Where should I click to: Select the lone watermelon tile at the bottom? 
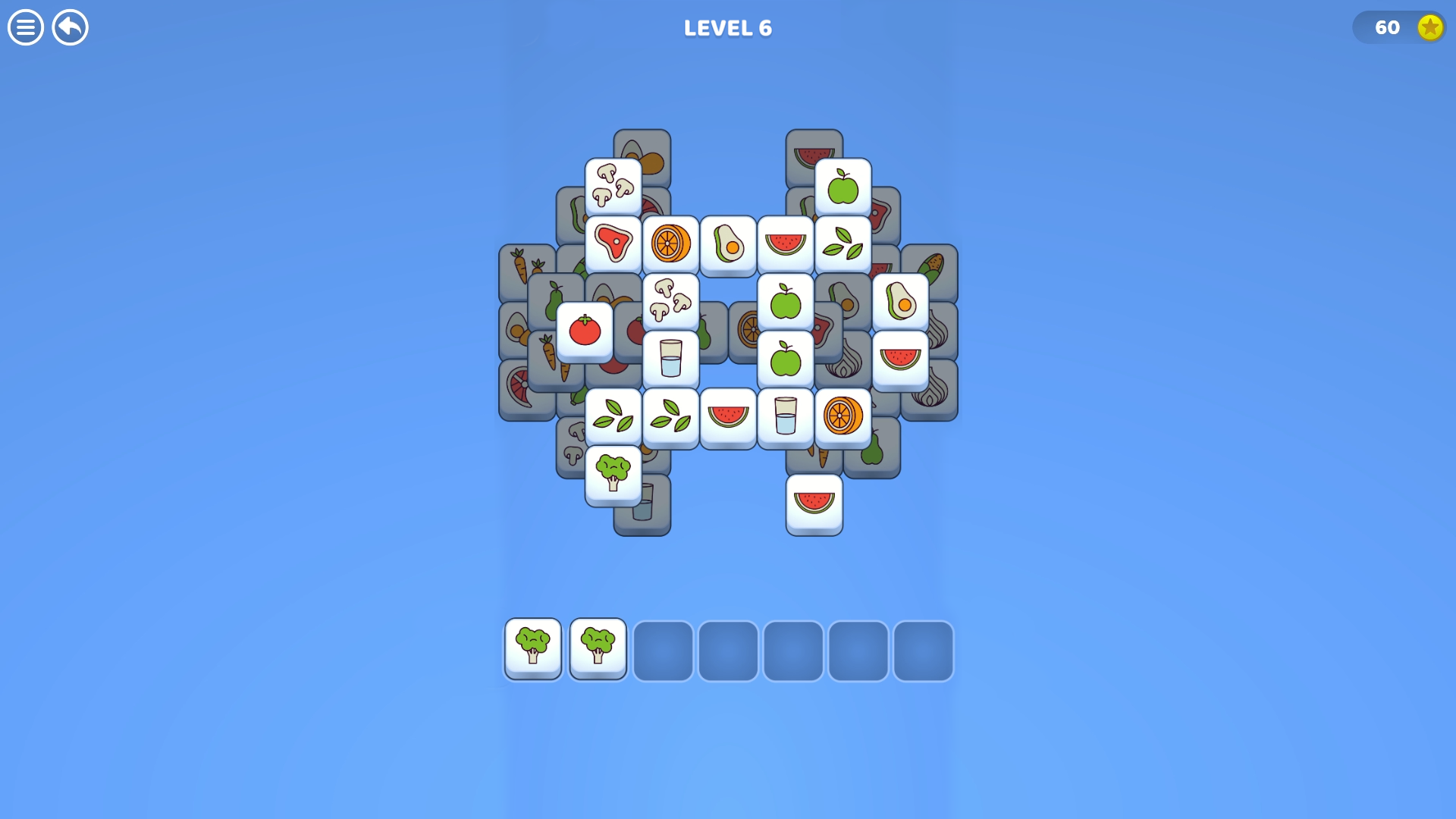(814, 504)
